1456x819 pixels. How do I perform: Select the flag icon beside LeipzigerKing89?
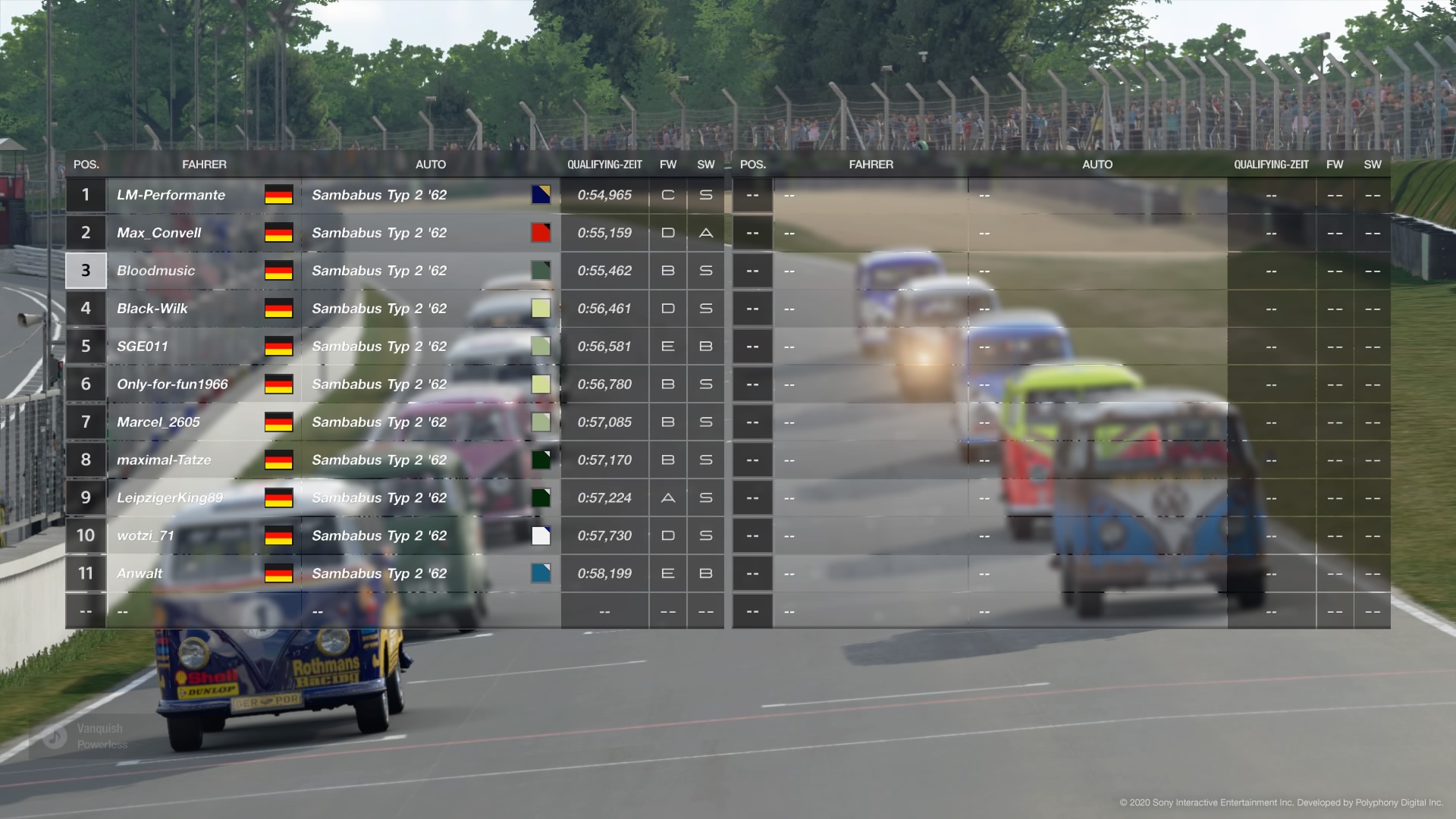(x=278, y=498)
